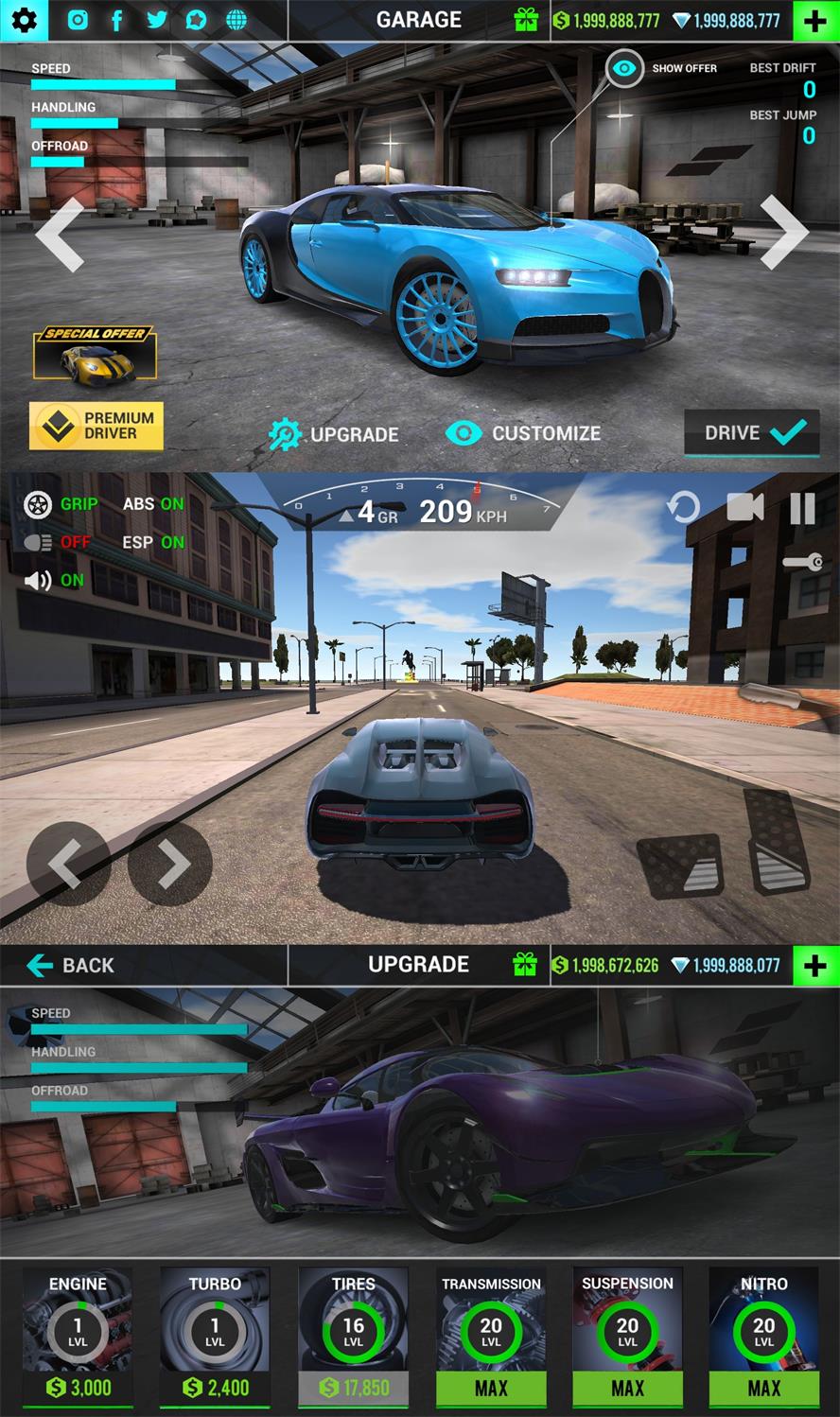Switch camera view with camera icon

[744, 508]
